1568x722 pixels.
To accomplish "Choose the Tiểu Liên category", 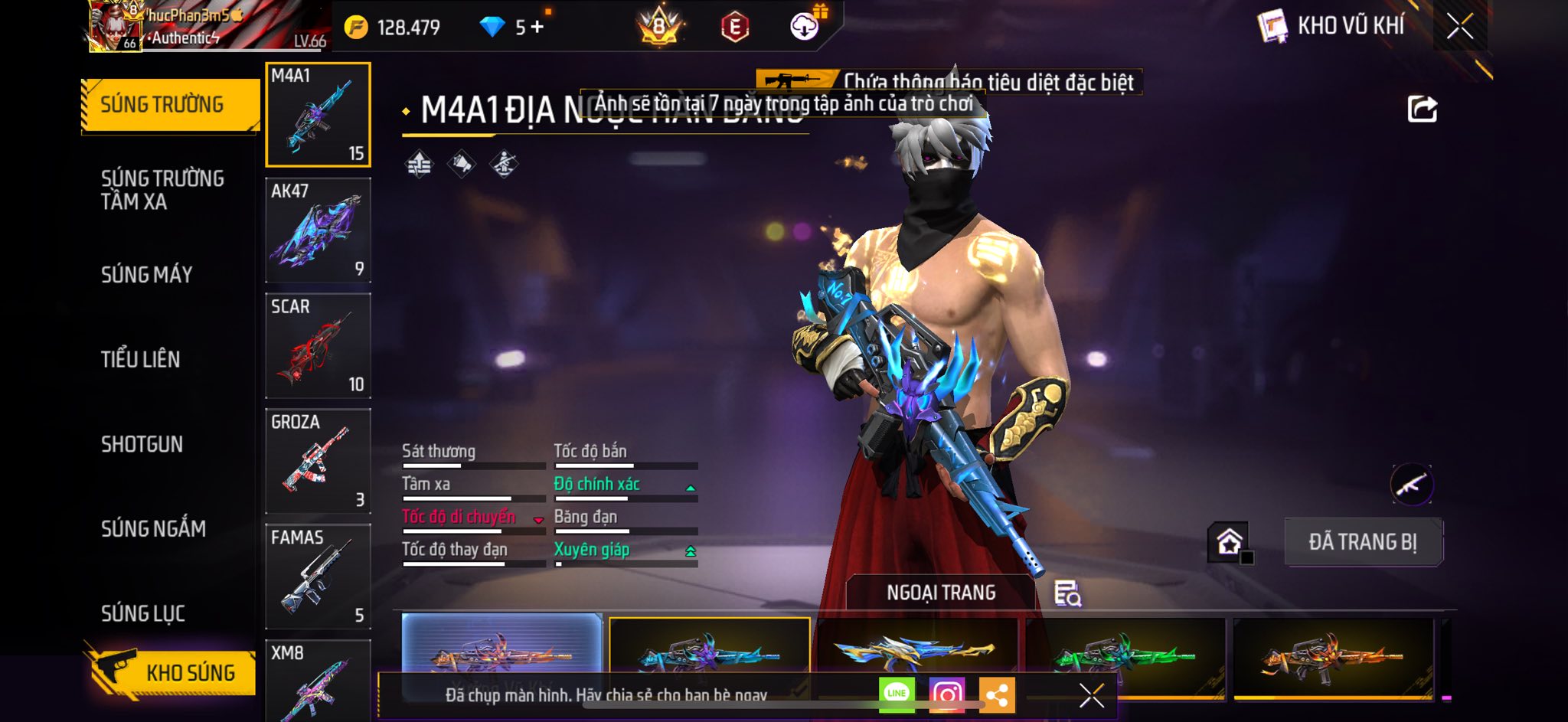I will [x=141, y=359].
